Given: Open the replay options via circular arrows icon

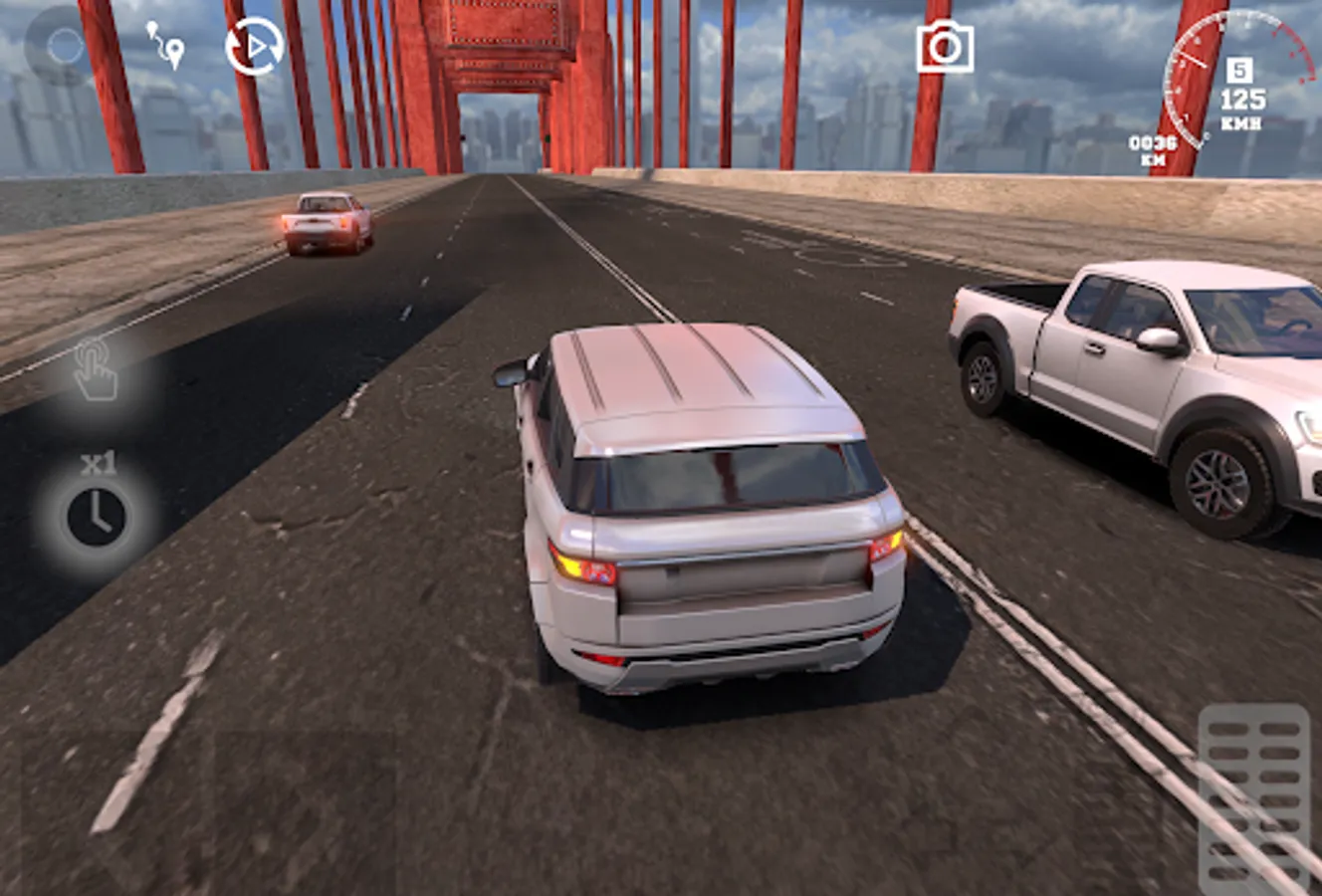Looking at the screenshot, I should click(x=257, y=46).
